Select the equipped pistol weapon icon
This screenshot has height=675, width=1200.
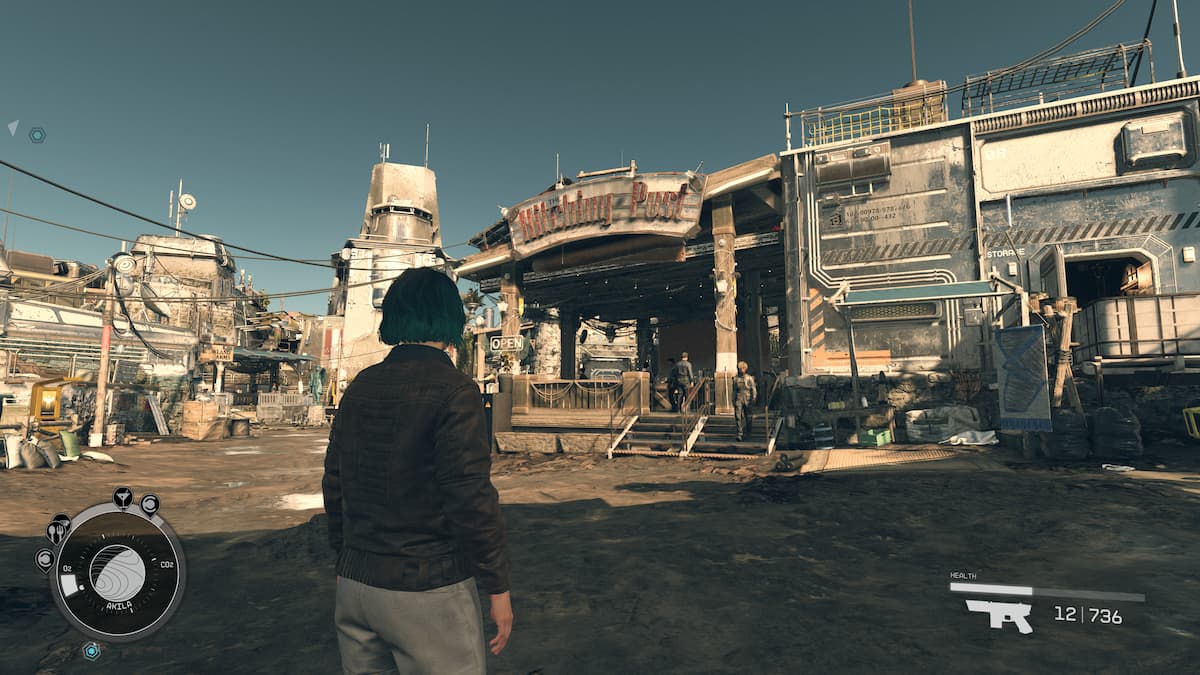[998, 615]
